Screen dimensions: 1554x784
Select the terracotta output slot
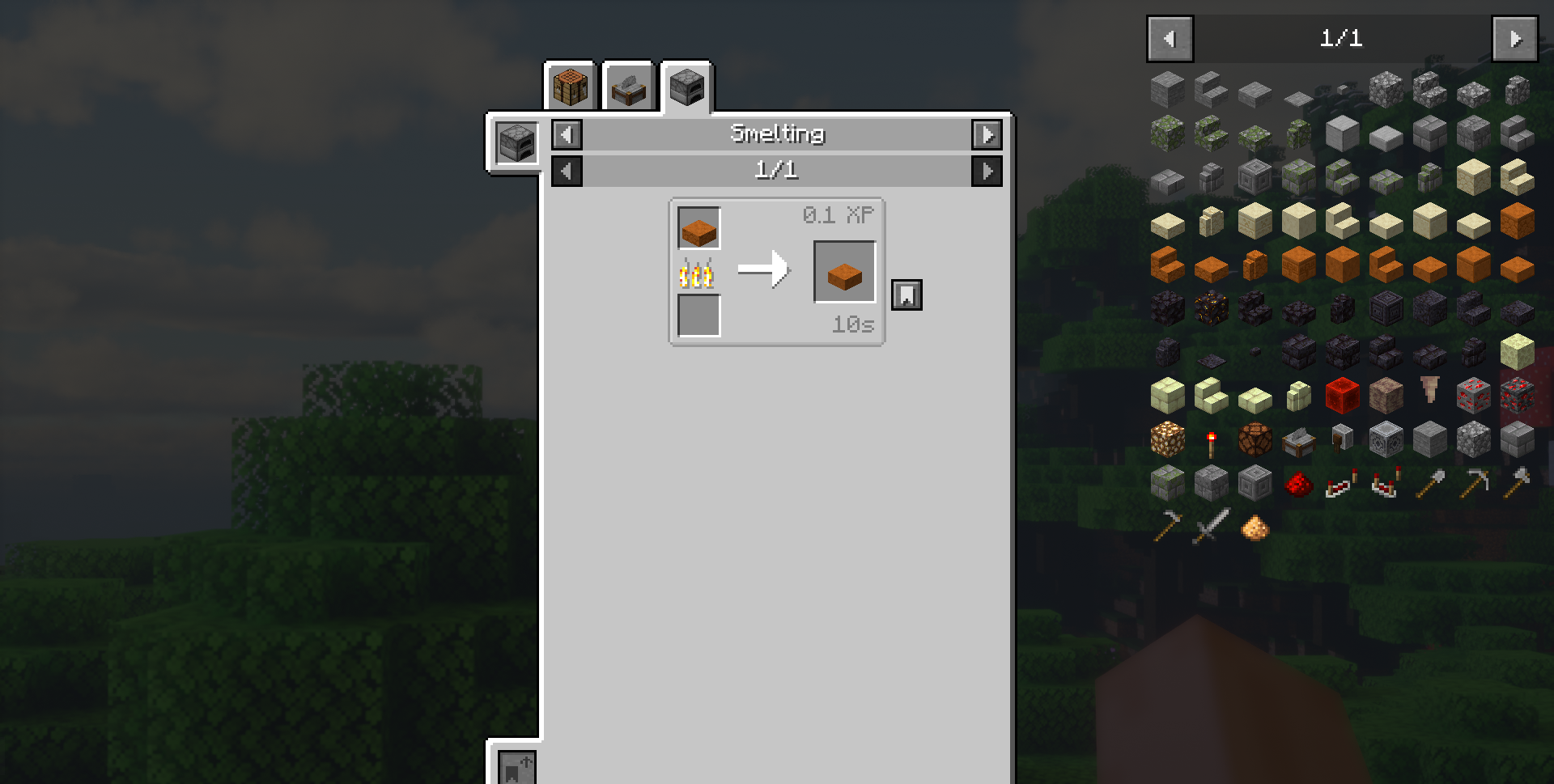click(844, 270)
